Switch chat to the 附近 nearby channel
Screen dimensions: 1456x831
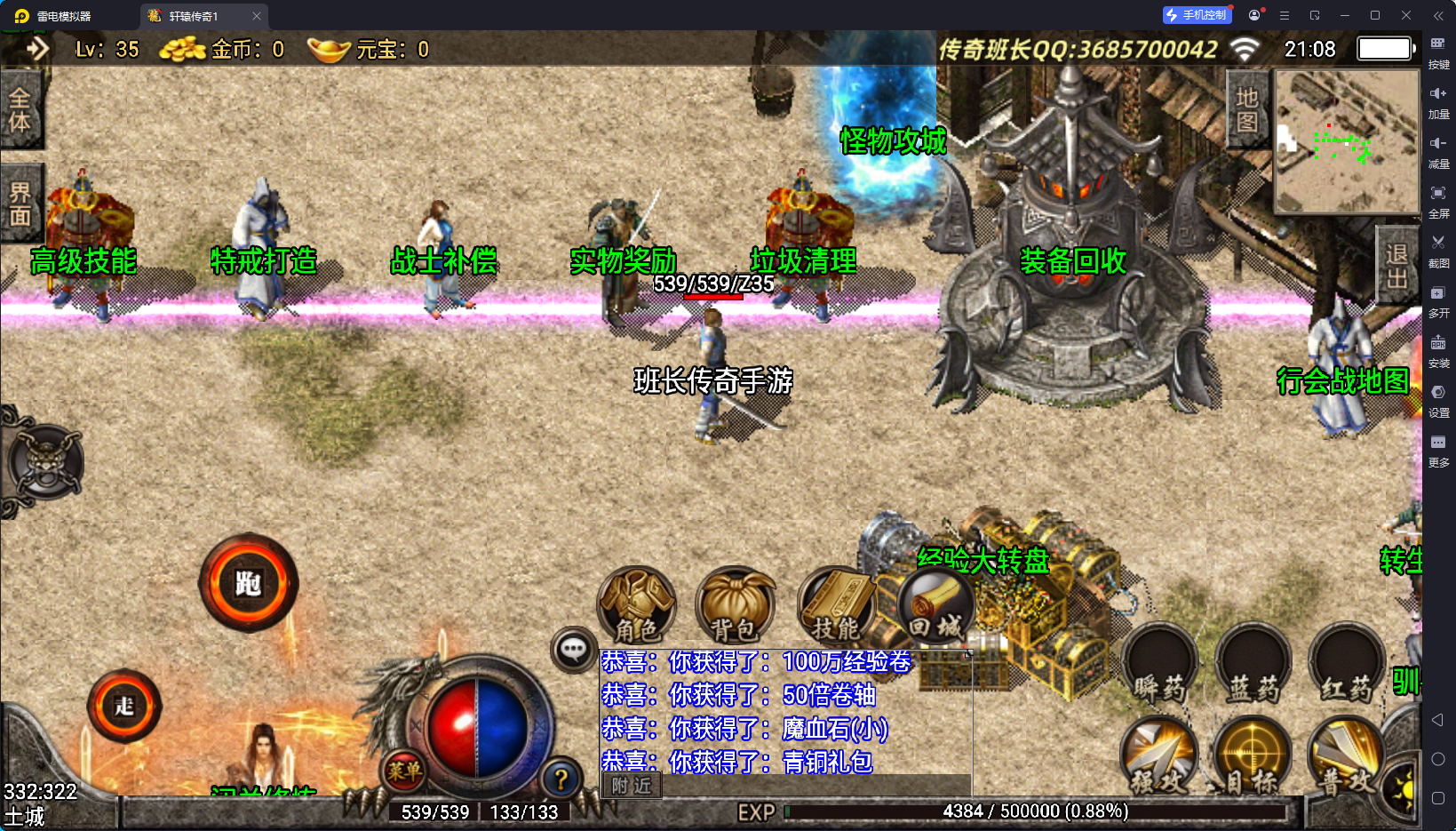632,786
